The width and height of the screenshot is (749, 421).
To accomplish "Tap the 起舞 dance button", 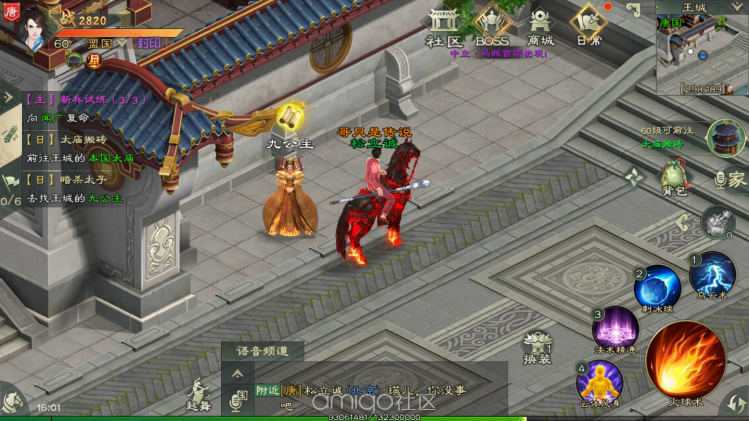I will tap(198, 395).
